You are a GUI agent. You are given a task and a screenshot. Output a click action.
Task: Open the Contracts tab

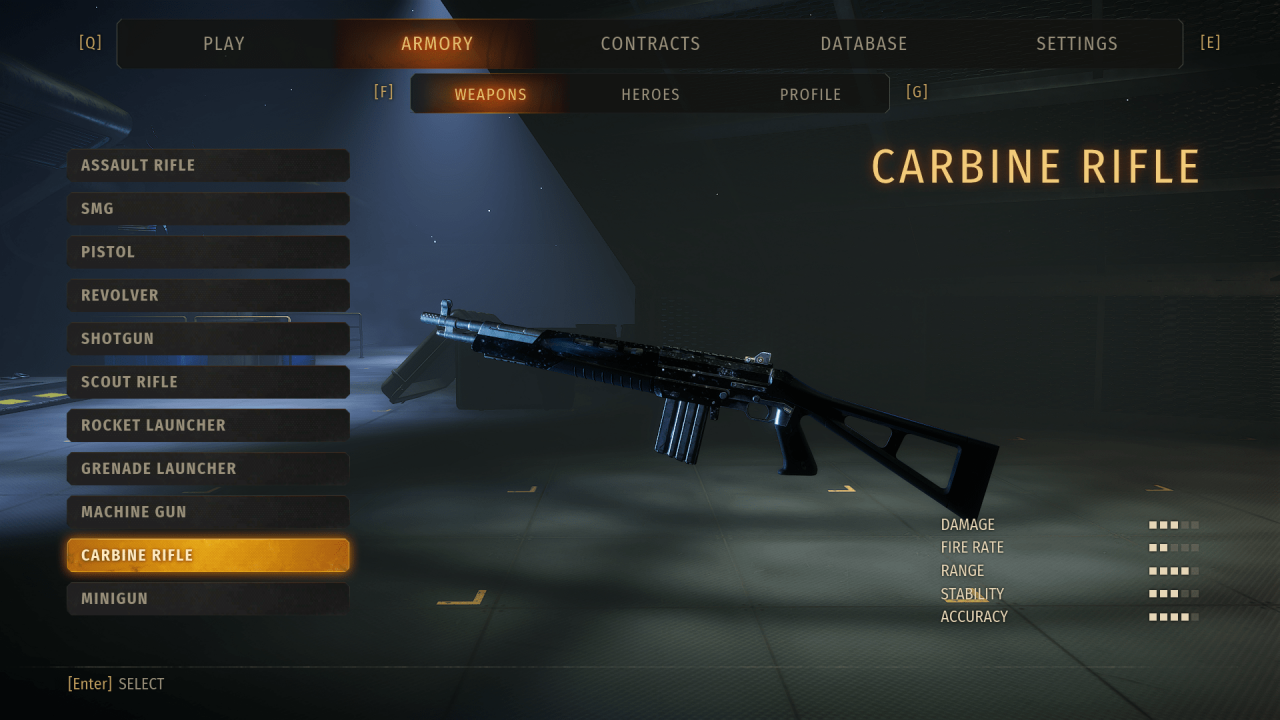(x=650, y=44)
